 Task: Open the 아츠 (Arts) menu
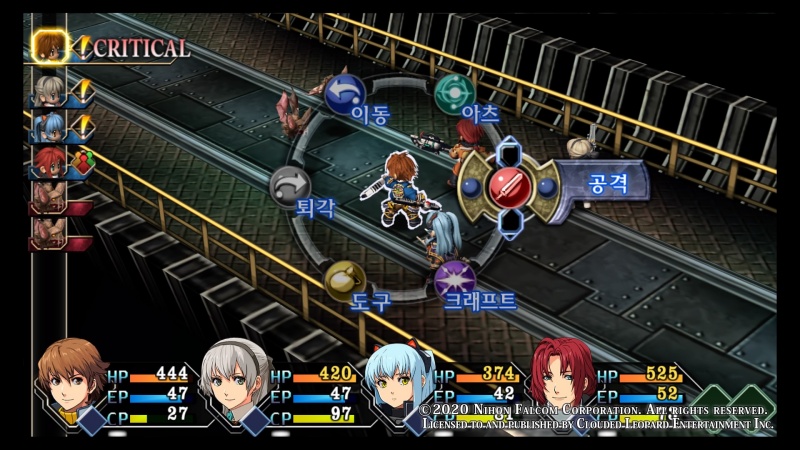click(x=453, y=92)
